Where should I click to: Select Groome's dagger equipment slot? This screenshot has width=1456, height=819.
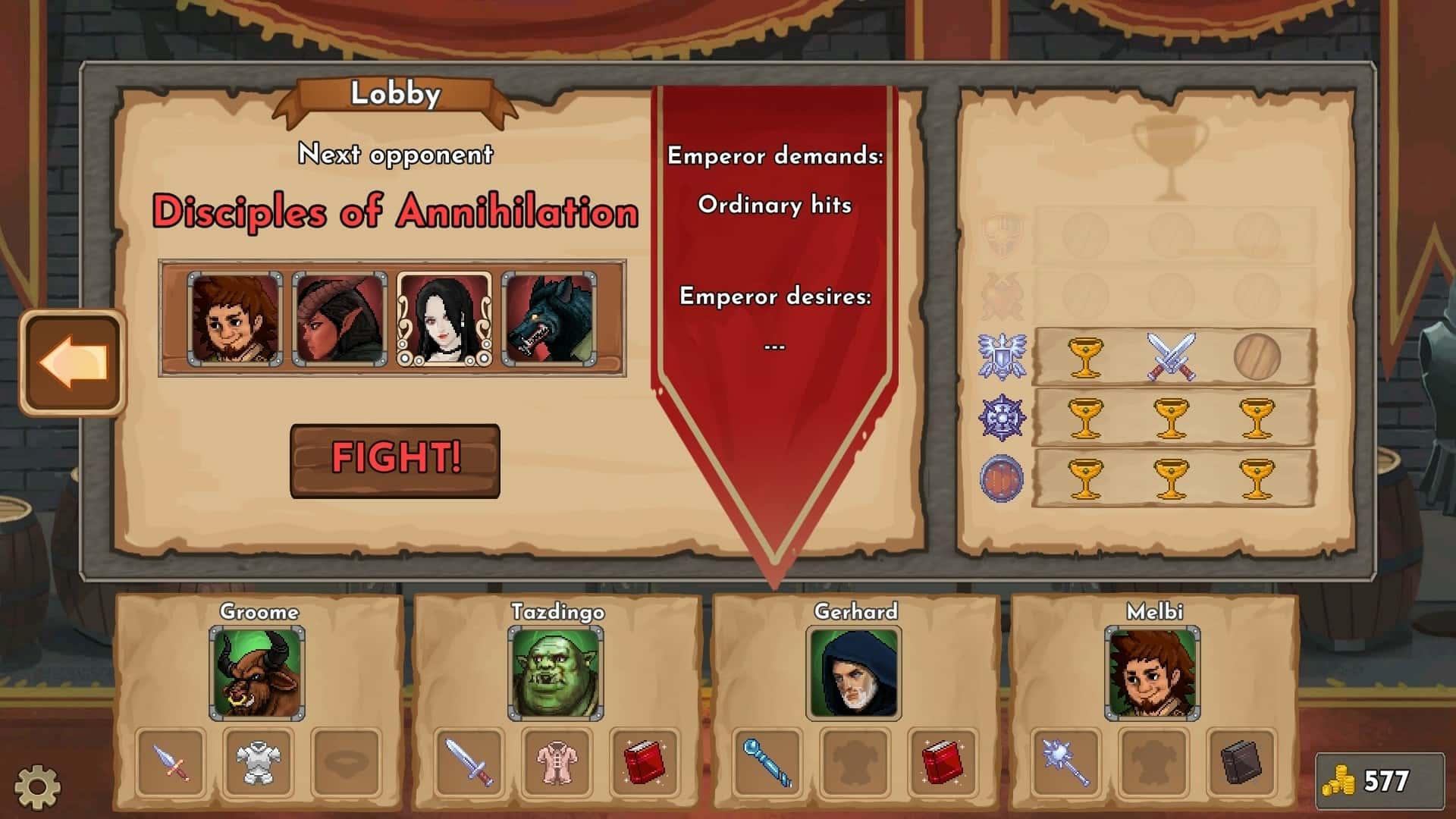(x=171, y=762)
